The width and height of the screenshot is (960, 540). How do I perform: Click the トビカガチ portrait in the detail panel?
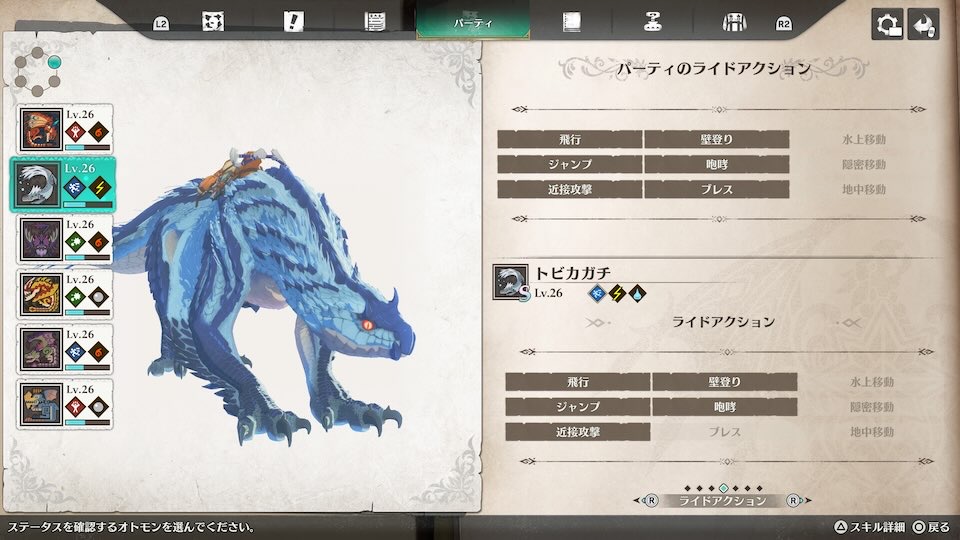point(509,283)
